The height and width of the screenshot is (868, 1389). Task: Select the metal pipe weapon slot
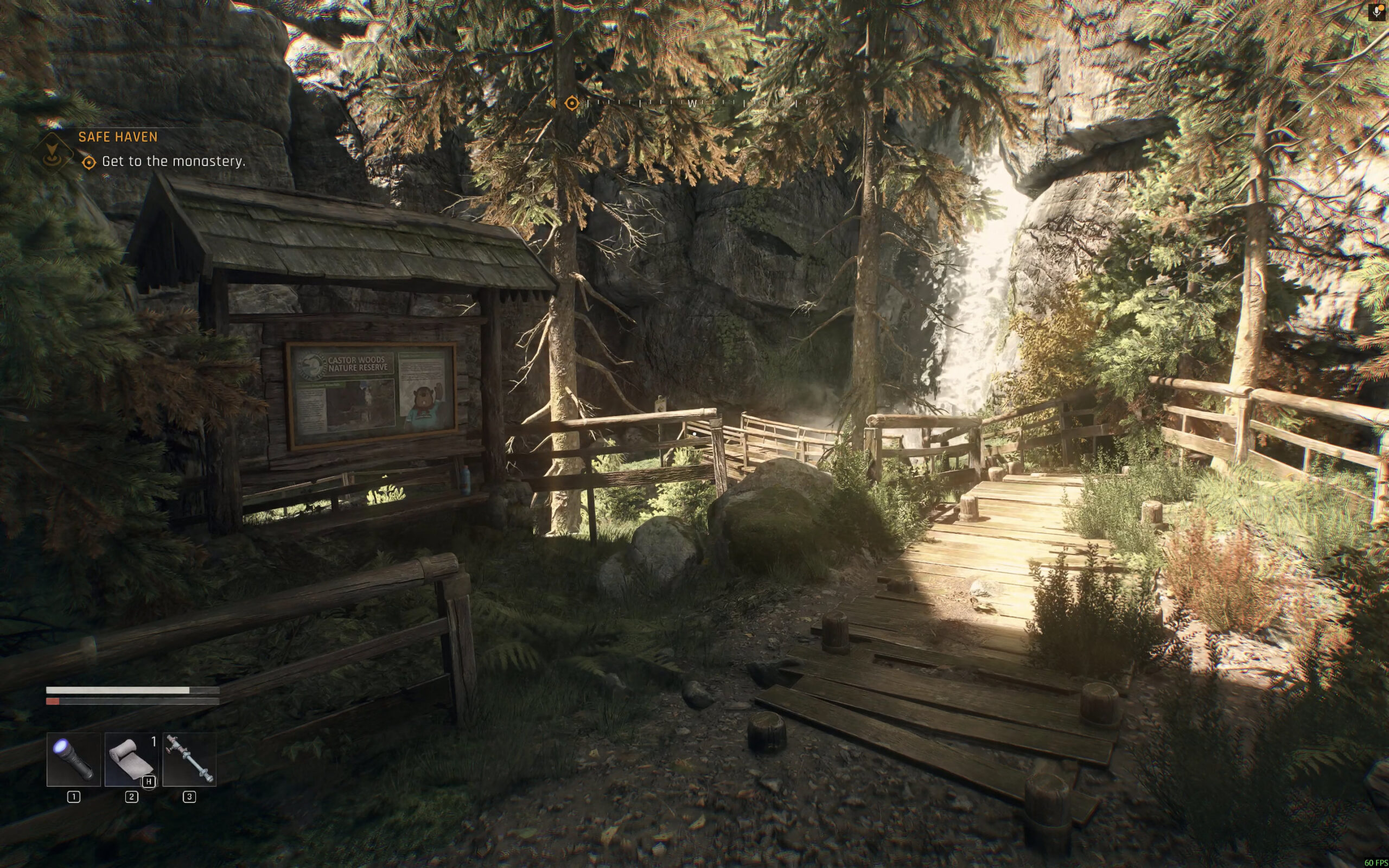[189, 759]
